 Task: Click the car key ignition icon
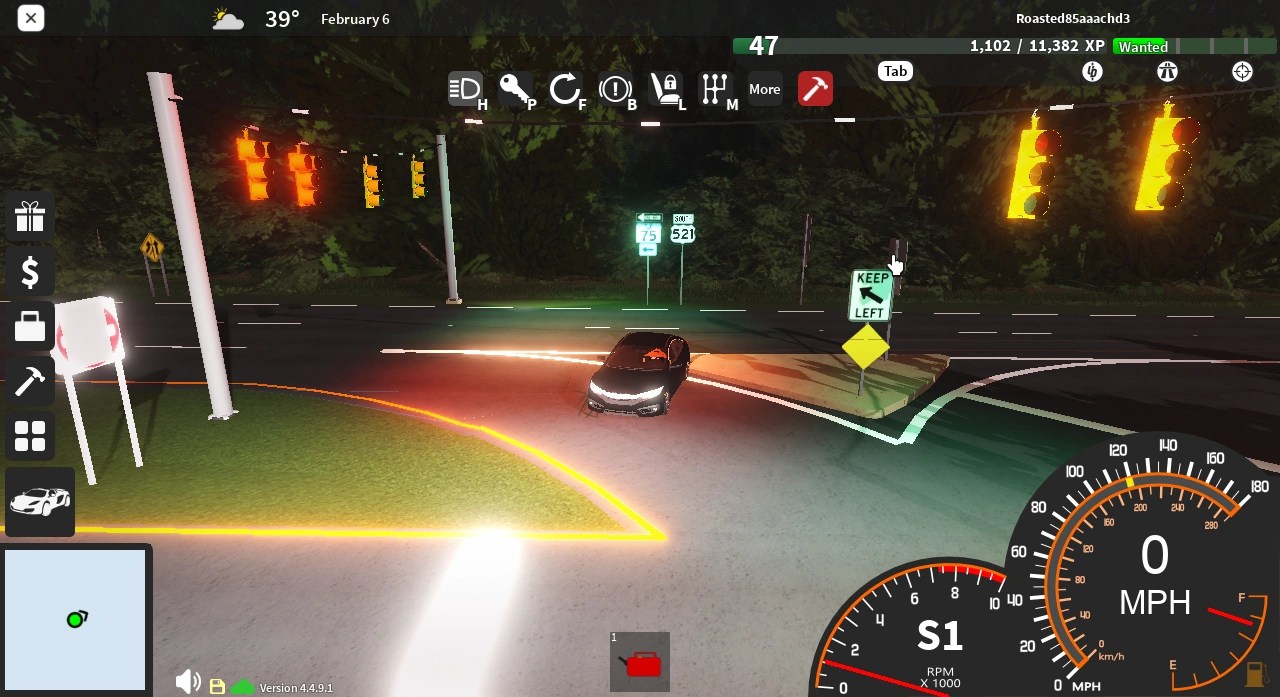tap(516, 89)
